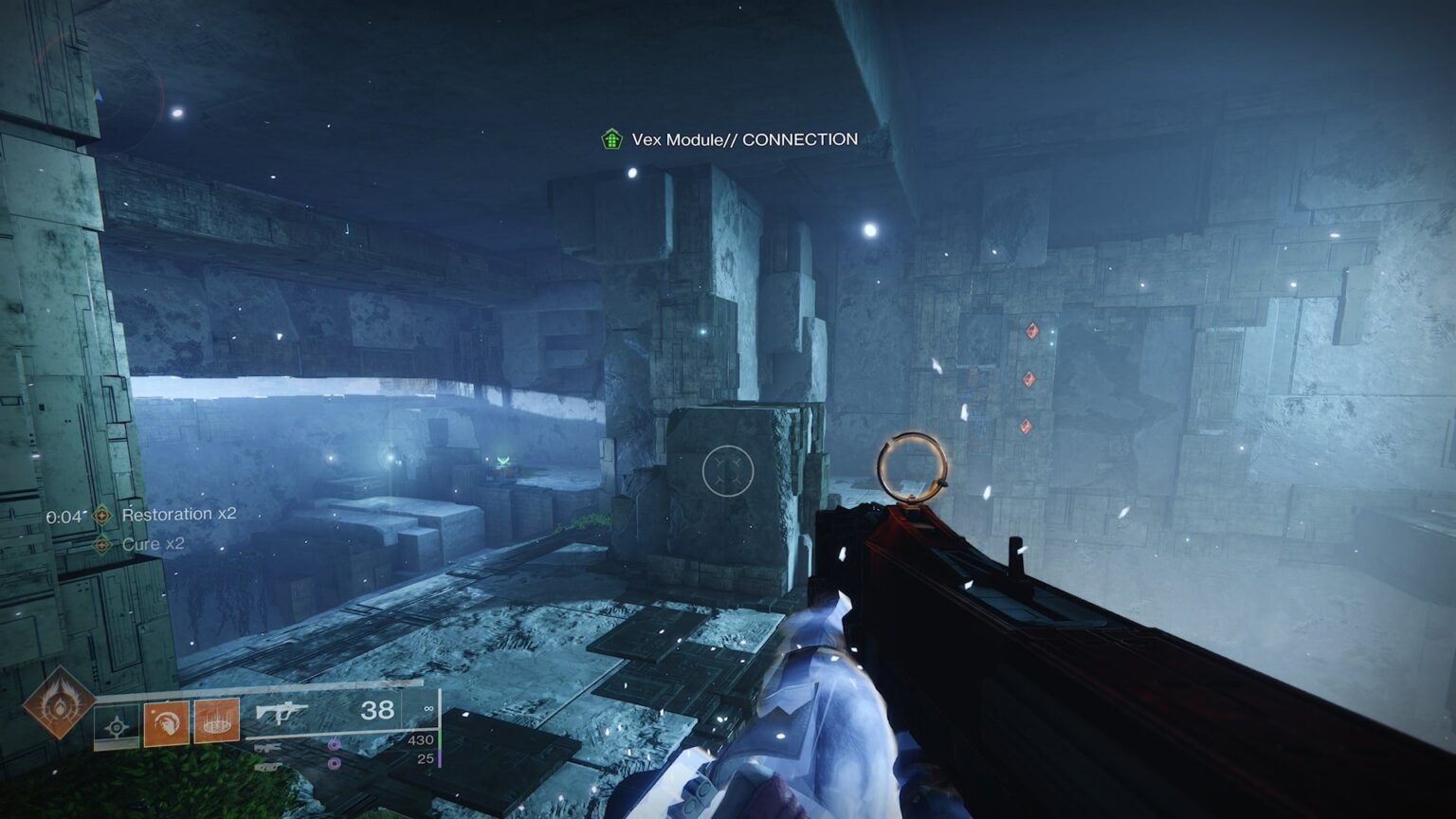
Task: Select the melee ability icon
Action: pyautogui.click(x=166, y=723)
